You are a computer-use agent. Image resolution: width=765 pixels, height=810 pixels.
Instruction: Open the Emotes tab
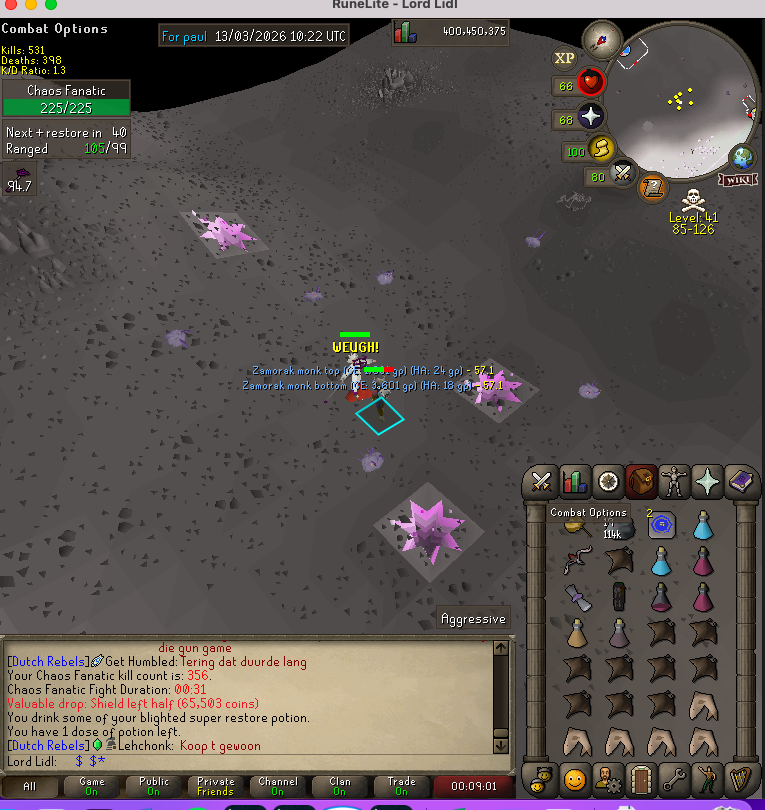pyautogui.click(x=708, y=777)
